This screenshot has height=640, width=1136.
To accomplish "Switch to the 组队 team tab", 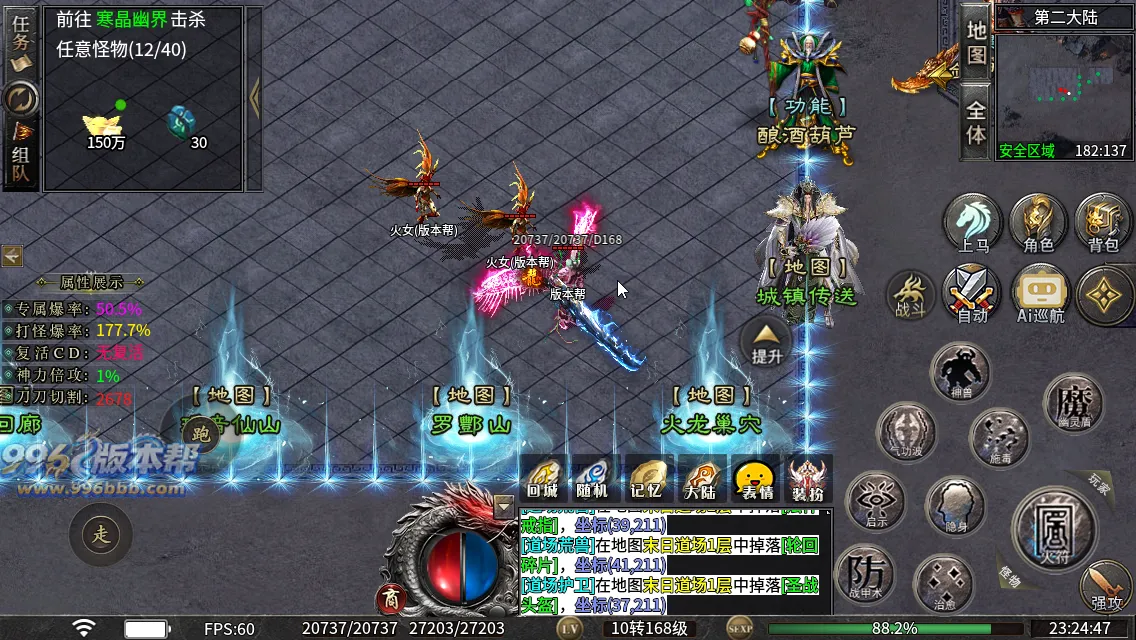I will (x=20, y=158).
